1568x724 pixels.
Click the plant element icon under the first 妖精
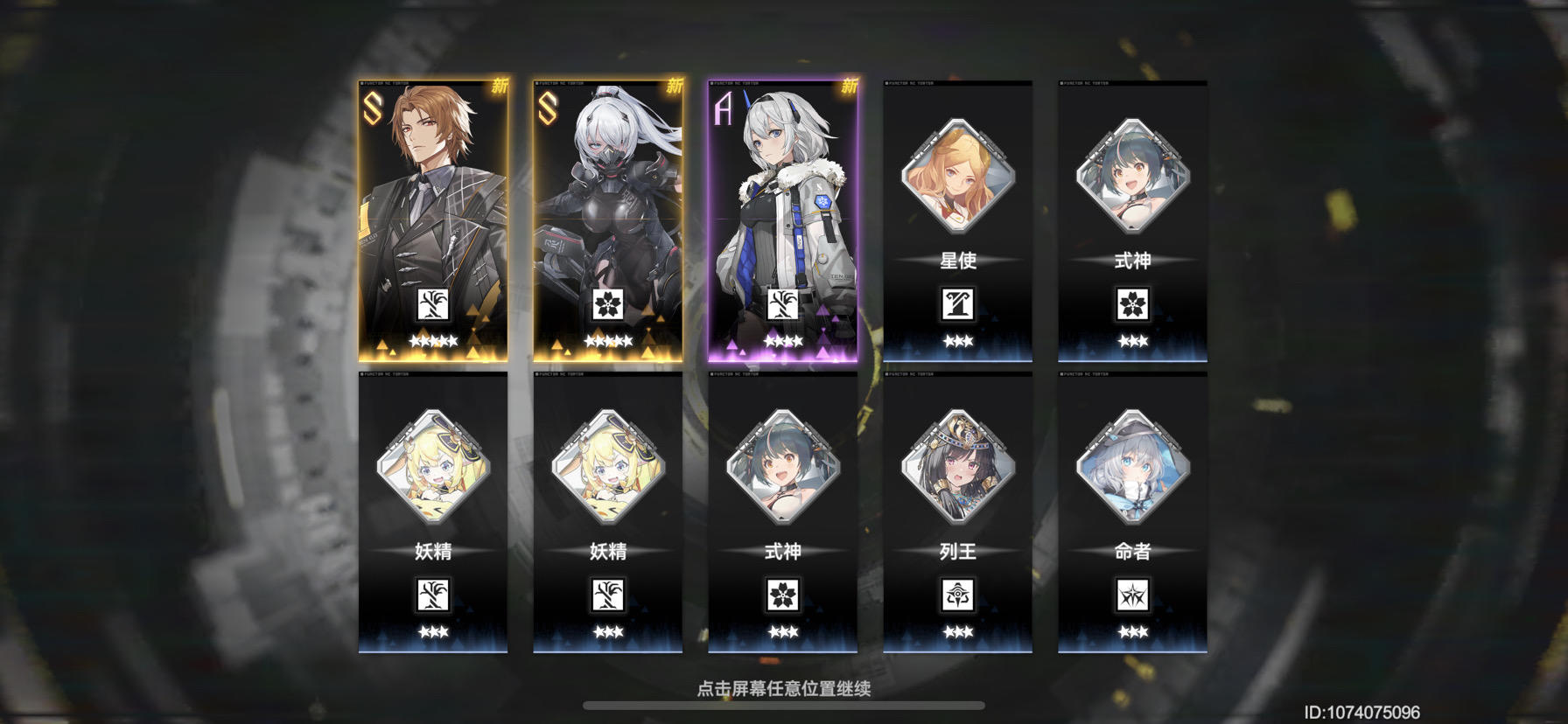click(430, 596)
